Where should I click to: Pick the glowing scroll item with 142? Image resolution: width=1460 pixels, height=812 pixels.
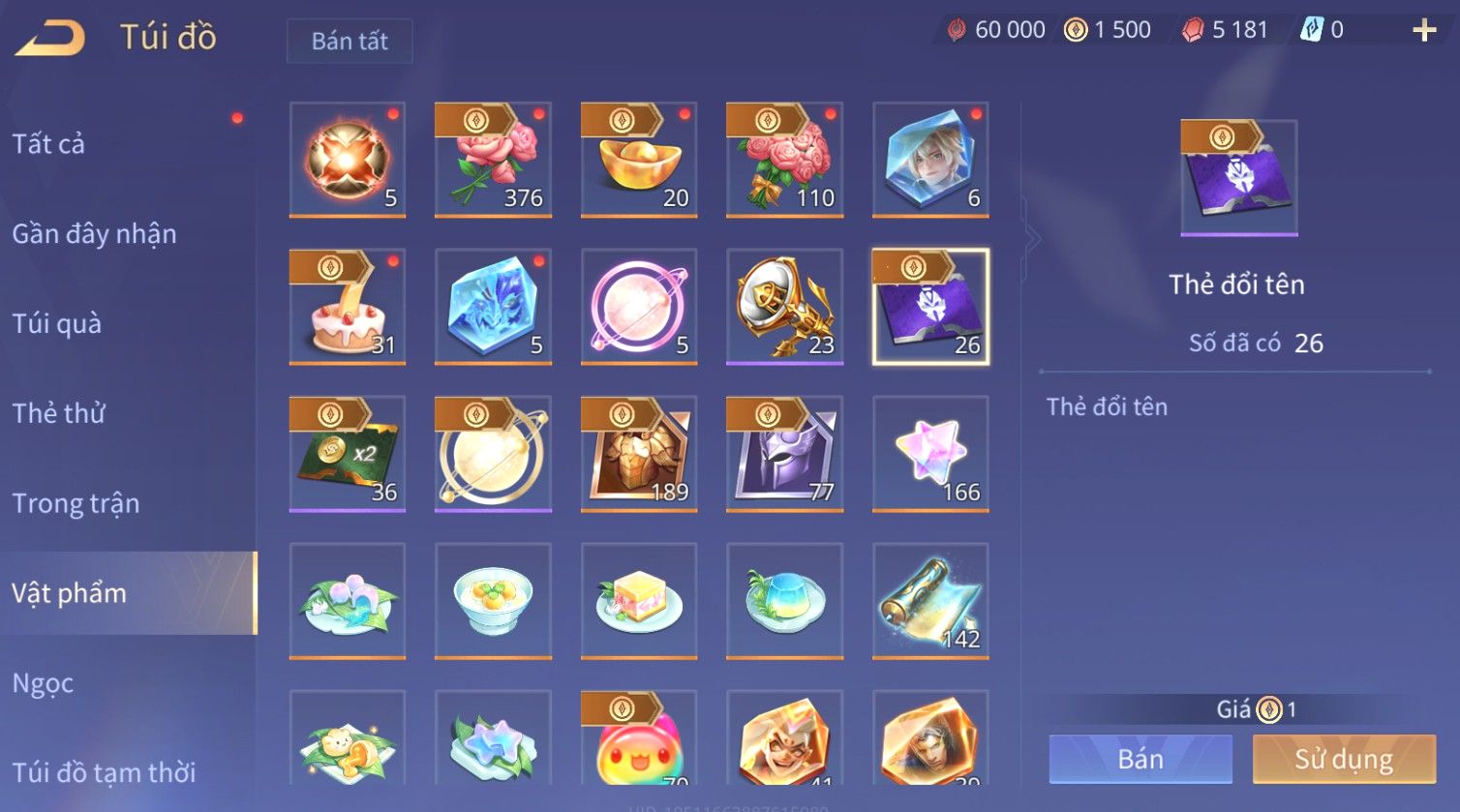tap(930, 601)
